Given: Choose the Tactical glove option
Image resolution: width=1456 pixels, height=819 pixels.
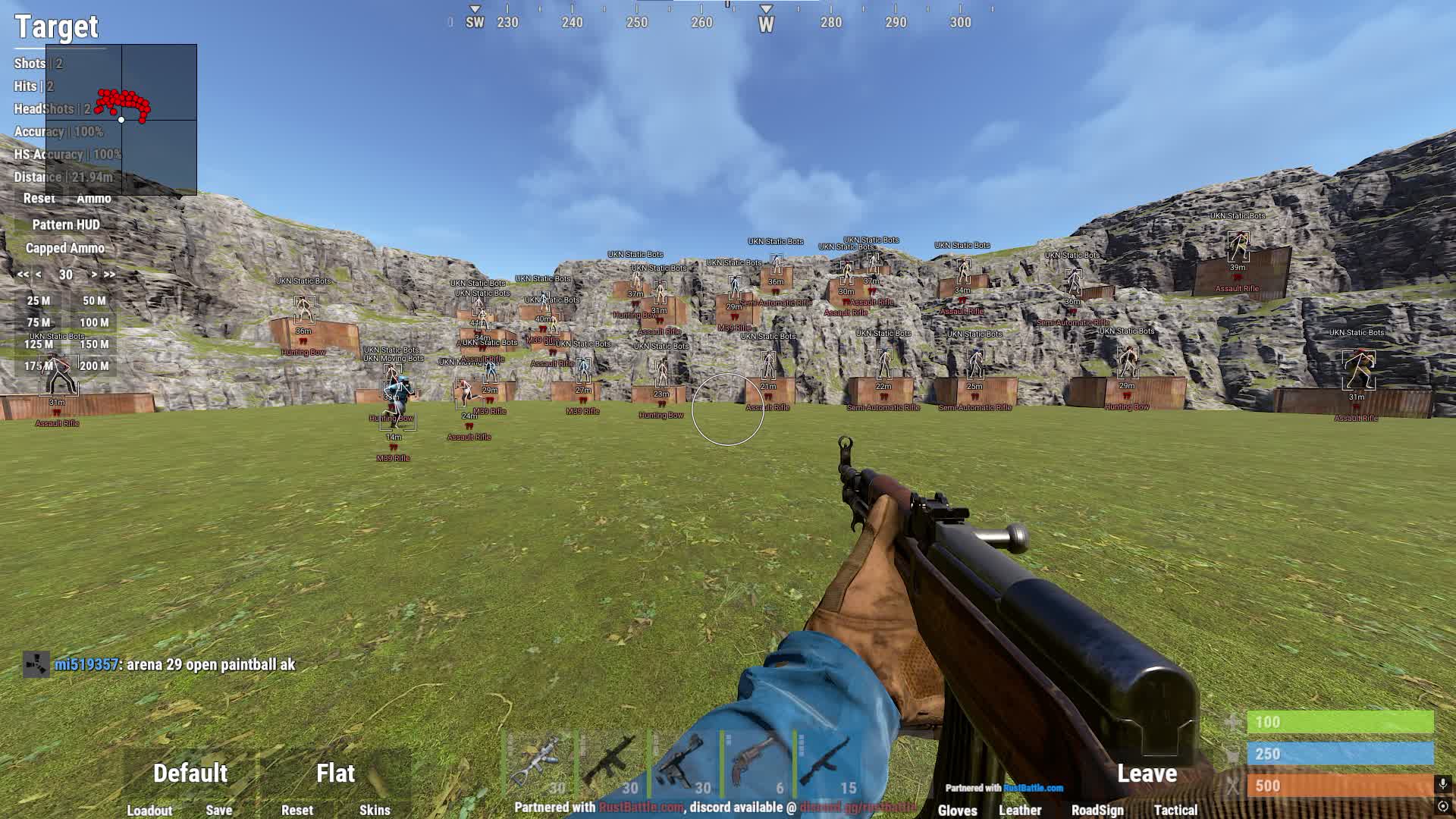Looking at the screenshot, I should (1175, 811).
